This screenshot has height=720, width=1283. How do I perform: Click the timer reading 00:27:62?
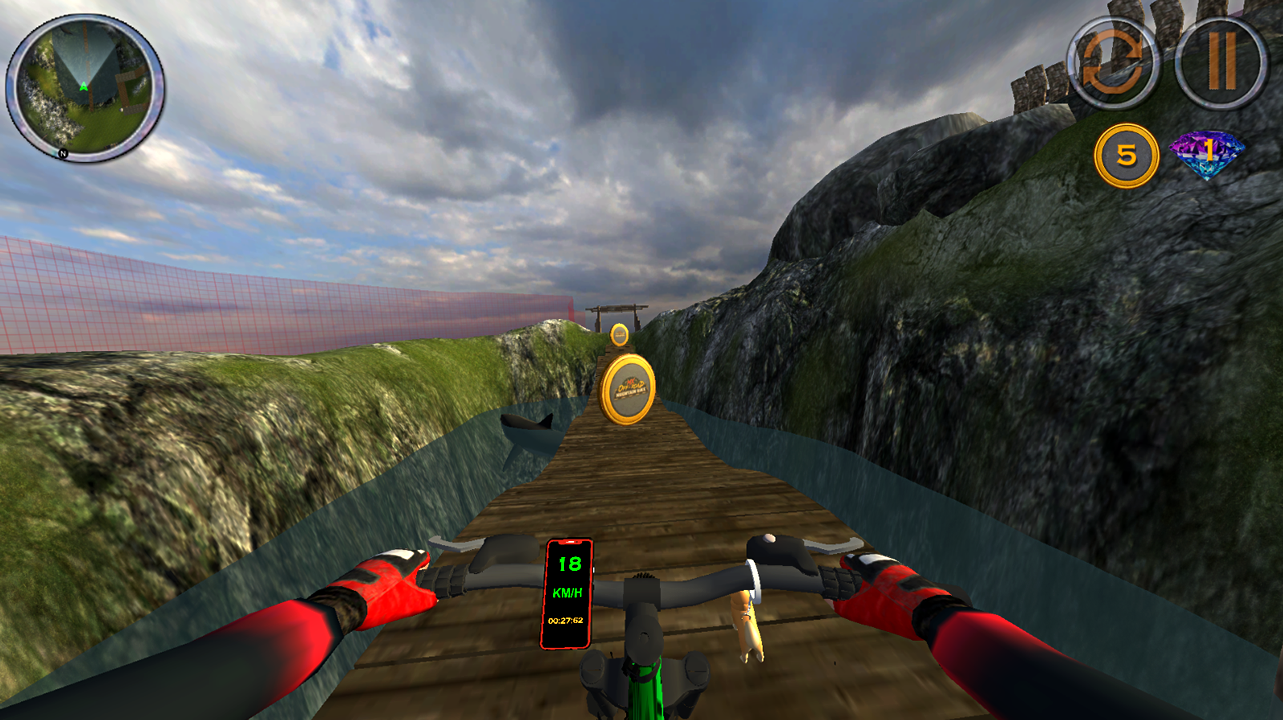568,620
